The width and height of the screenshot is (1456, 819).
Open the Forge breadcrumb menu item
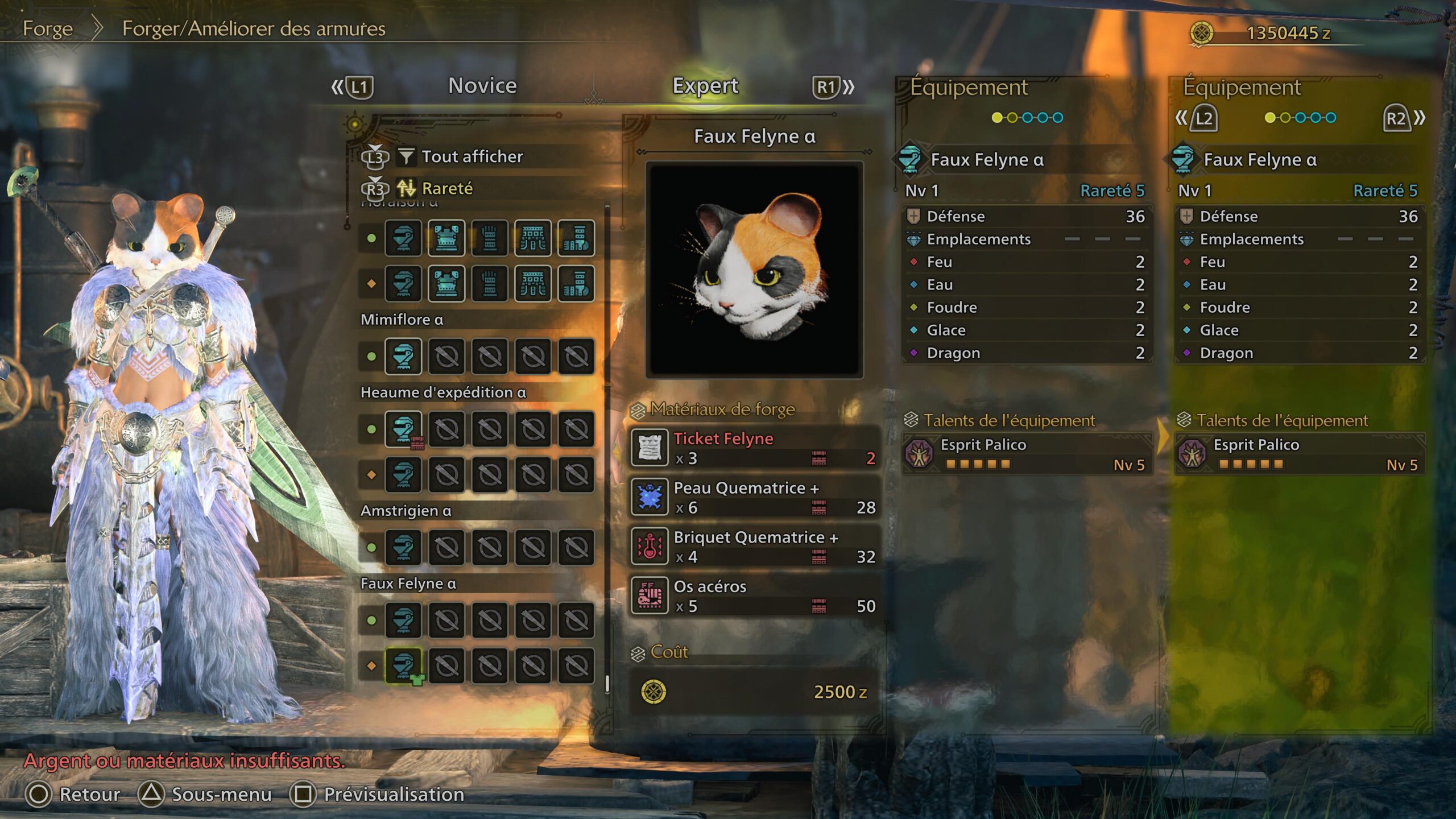pyautogui.click(x=47, y=28)
